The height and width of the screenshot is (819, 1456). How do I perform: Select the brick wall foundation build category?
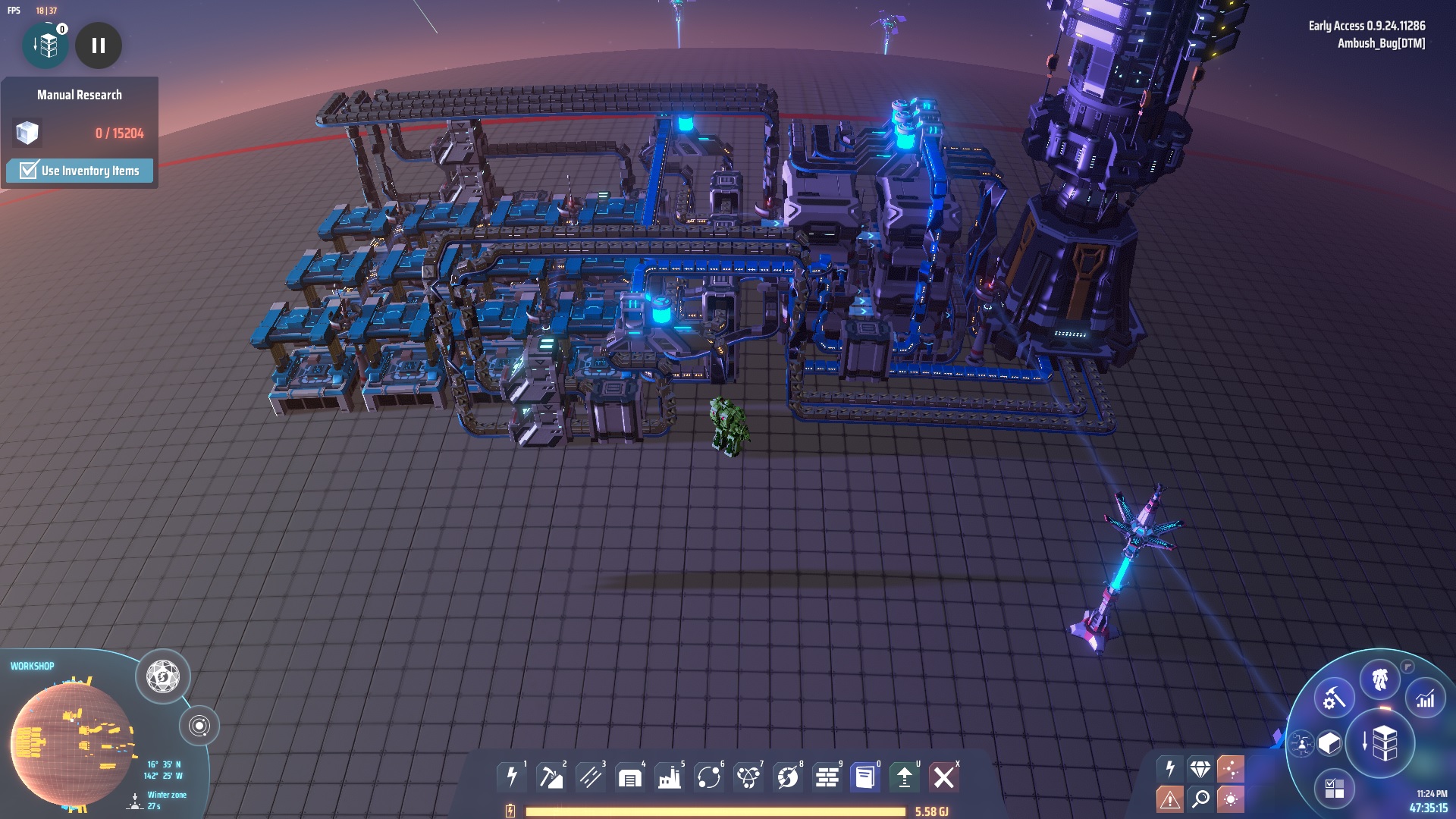(x=827, y=777)
